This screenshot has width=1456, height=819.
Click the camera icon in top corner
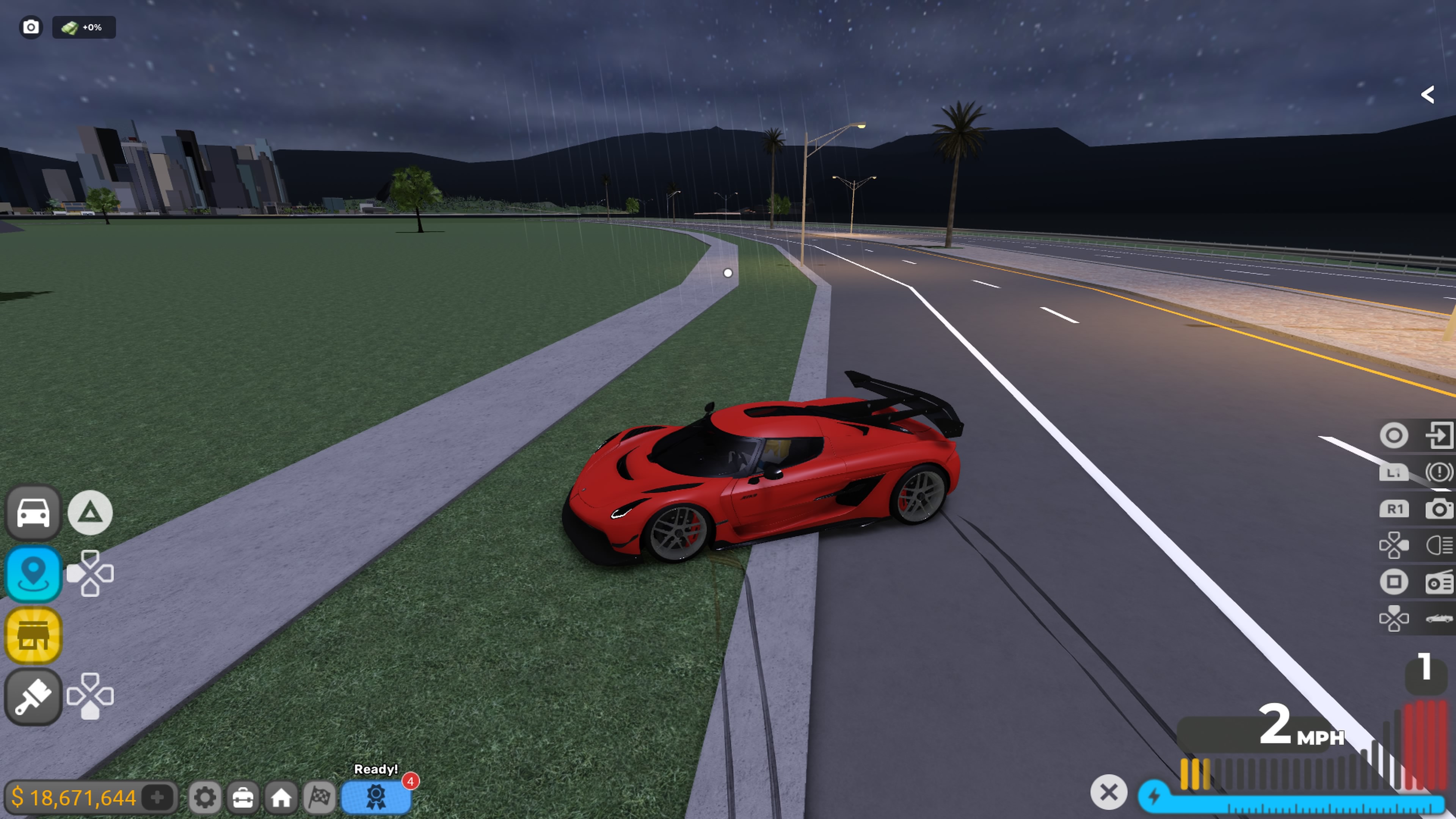click(x=31, y=27)
